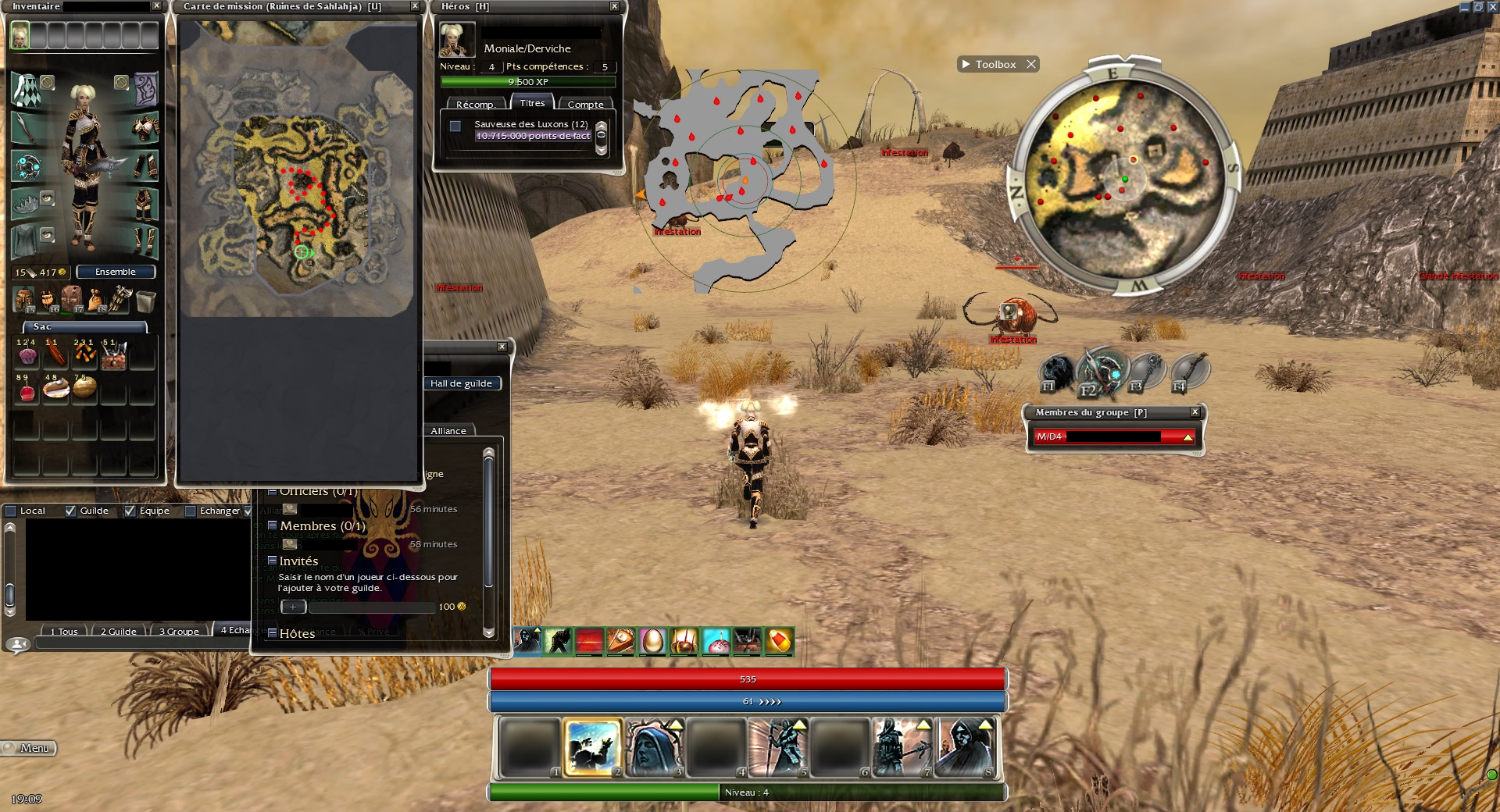Close the Membres du groupe window
Viewport: 1500px width, 812px height.
pyautogui.click(x=1195, y=412)
